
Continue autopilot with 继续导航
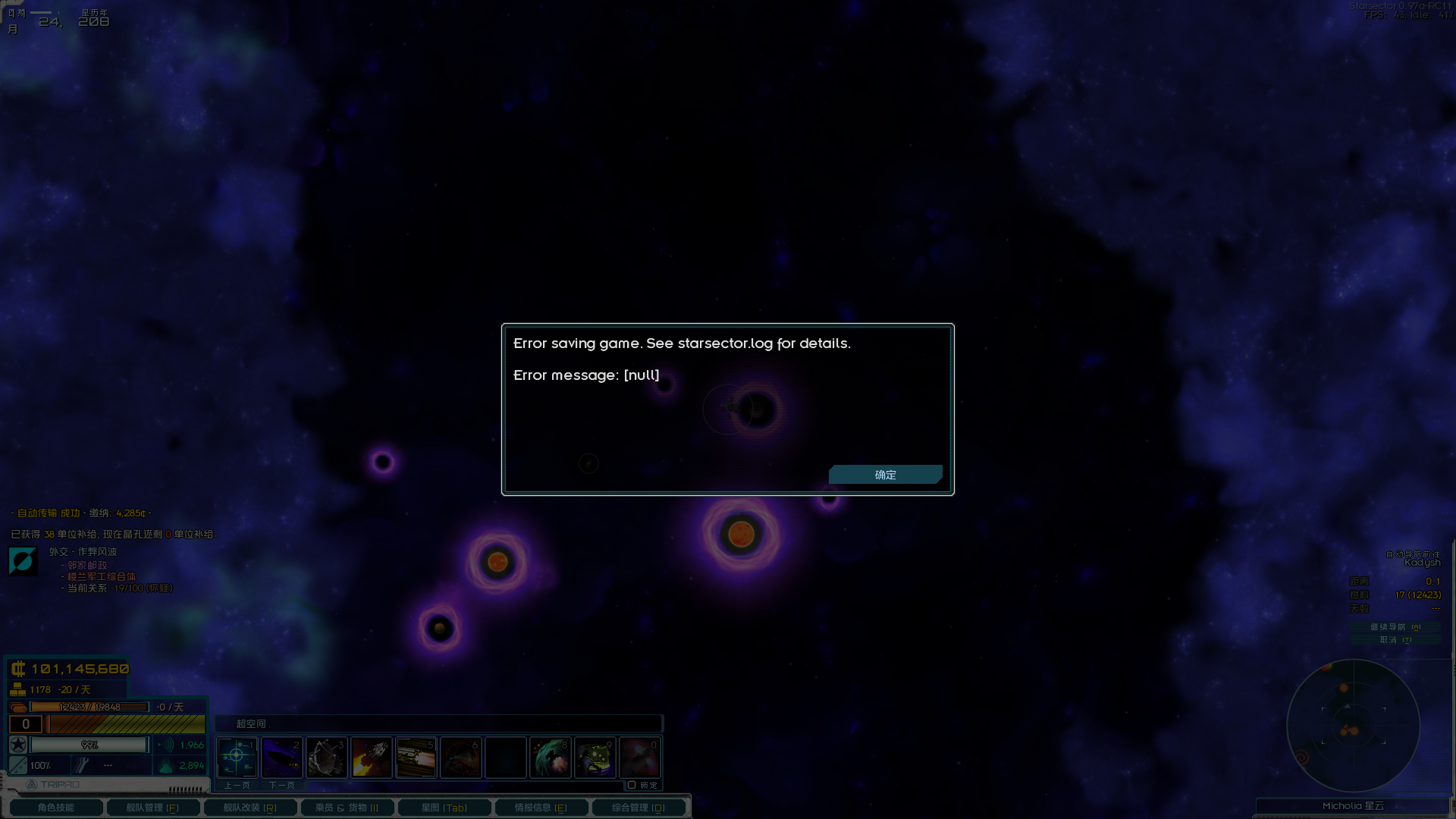[1395, 627]
